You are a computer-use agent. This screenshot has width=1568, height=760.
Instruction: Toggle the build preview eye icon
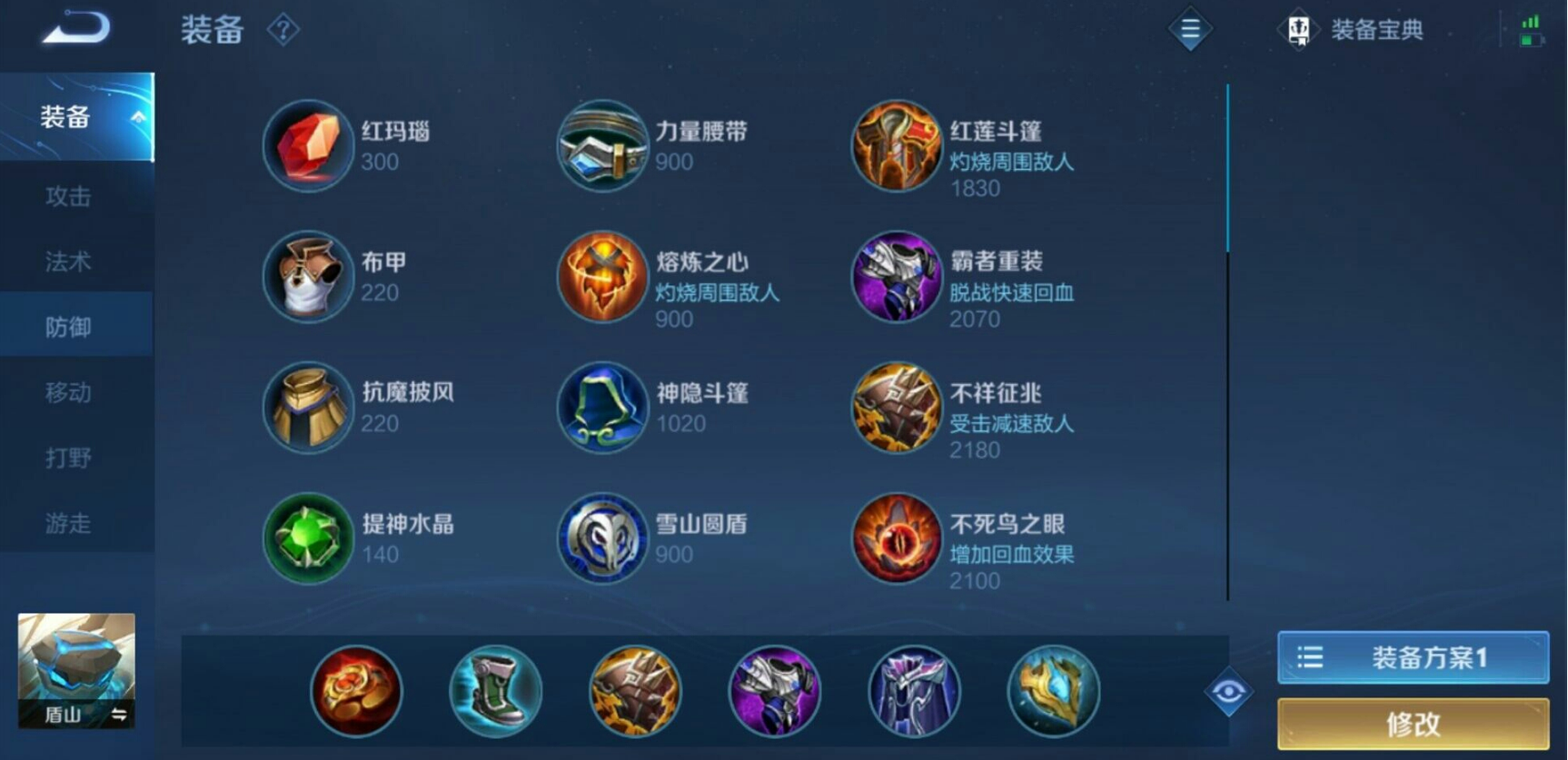(x=1231, y=691)
